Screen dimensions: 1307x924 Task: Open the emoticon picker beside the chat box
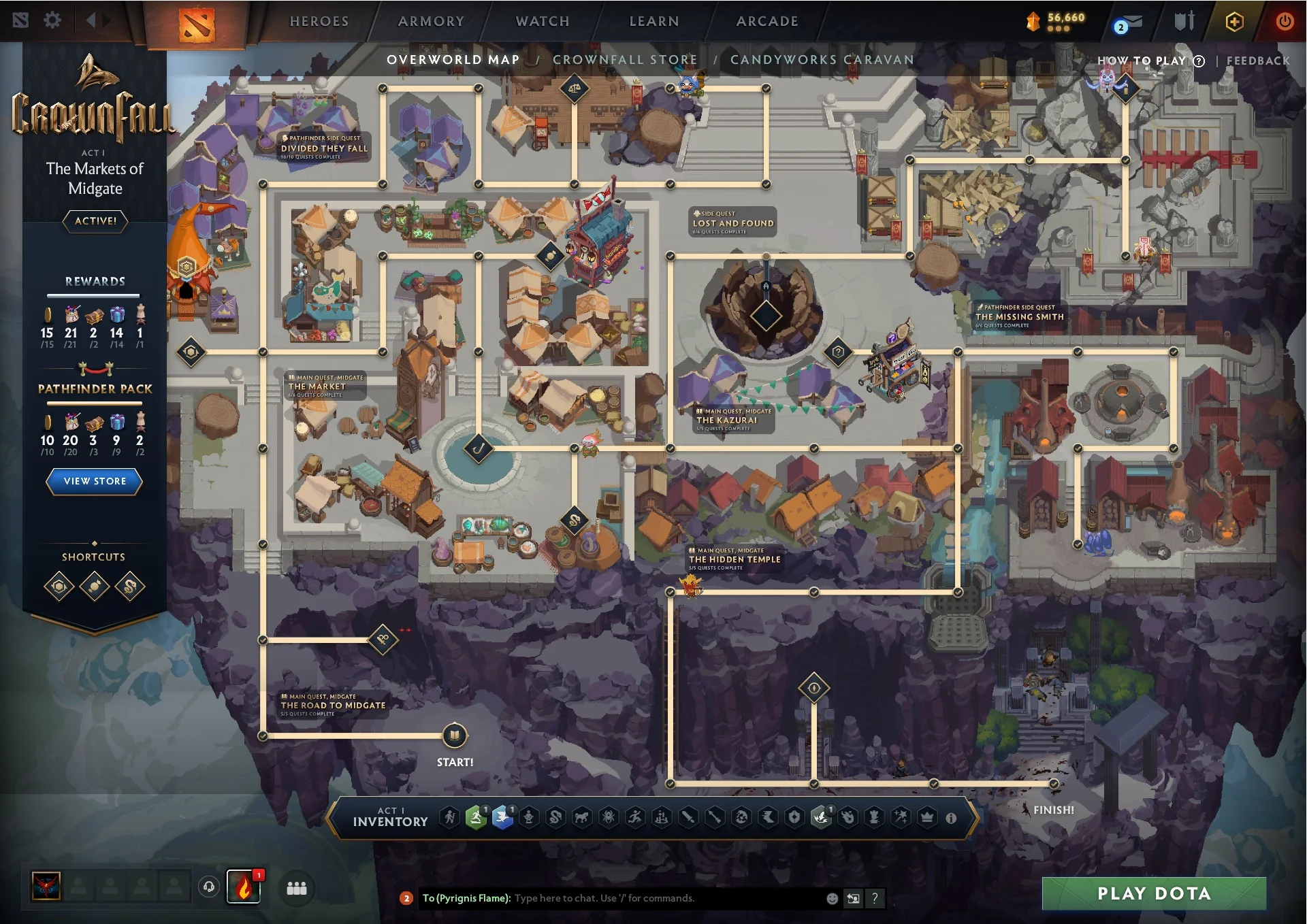click(x=833, y=898)
